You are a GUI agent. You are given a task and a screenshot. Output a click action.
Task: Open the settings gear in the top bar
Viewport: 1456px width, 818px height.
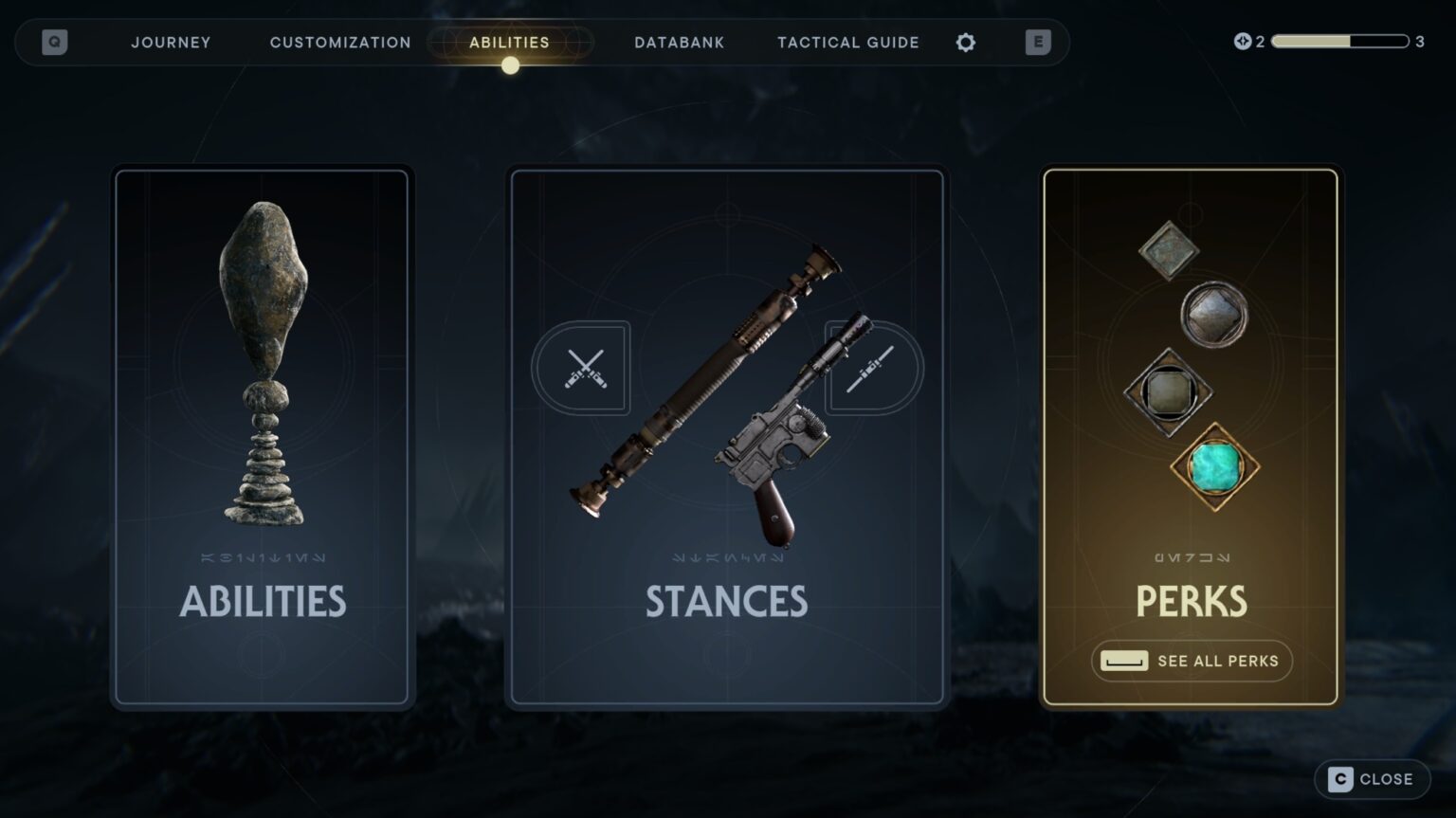click(965, 42)
